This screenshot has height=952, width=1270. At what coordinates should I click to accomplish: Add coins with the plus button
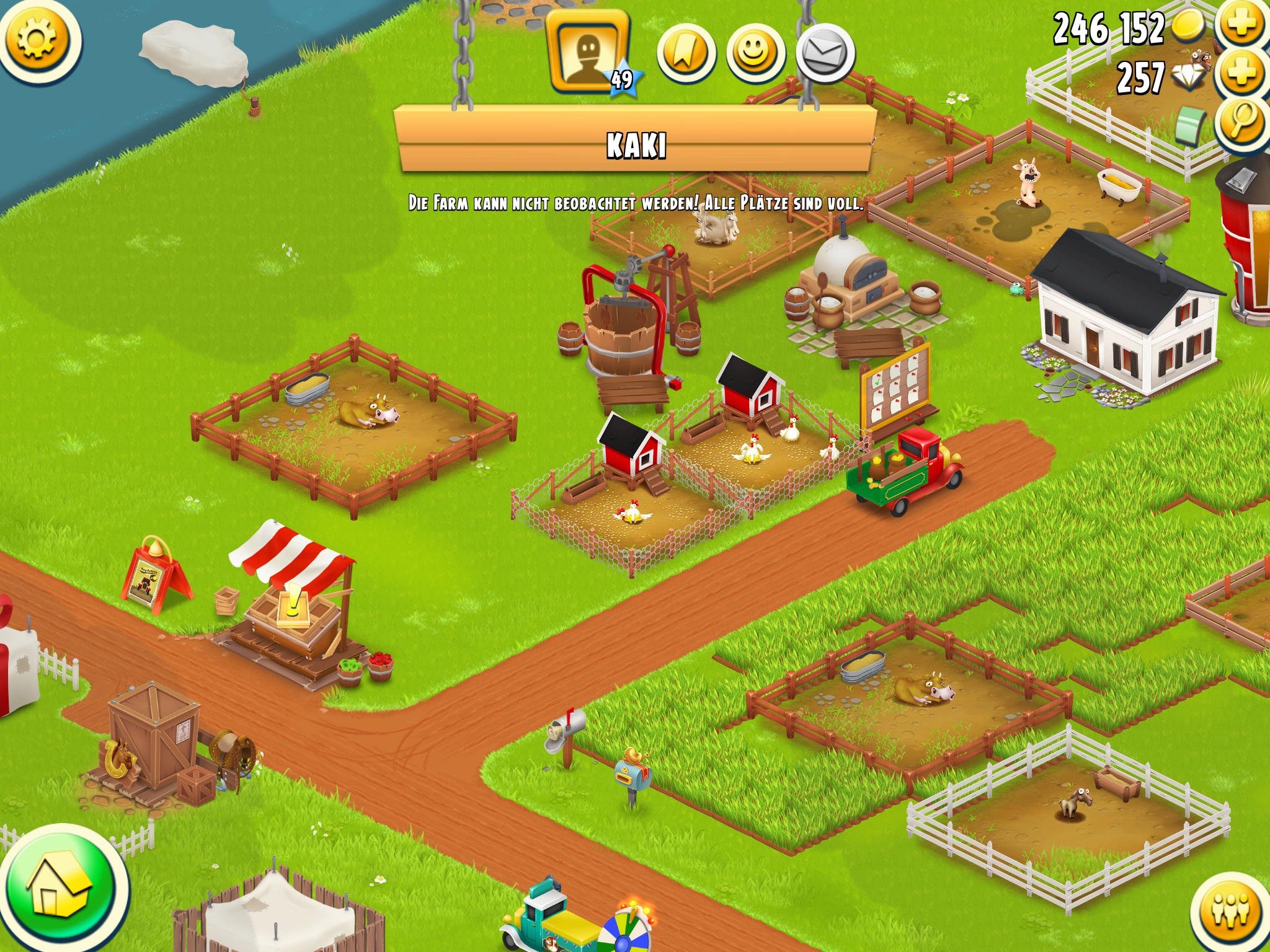tap(1242, 25)
